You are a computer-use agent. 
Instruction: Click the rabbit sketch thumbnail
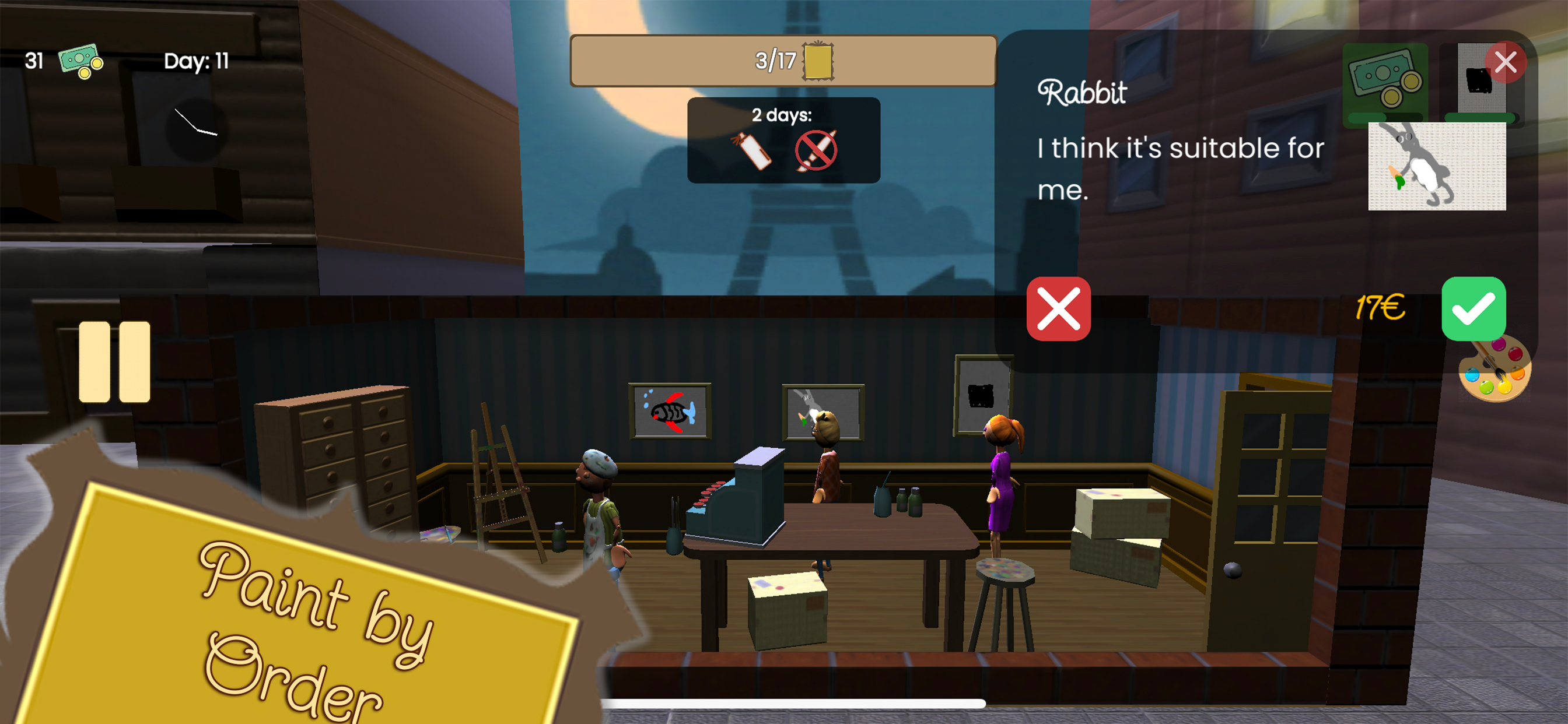1437,166
